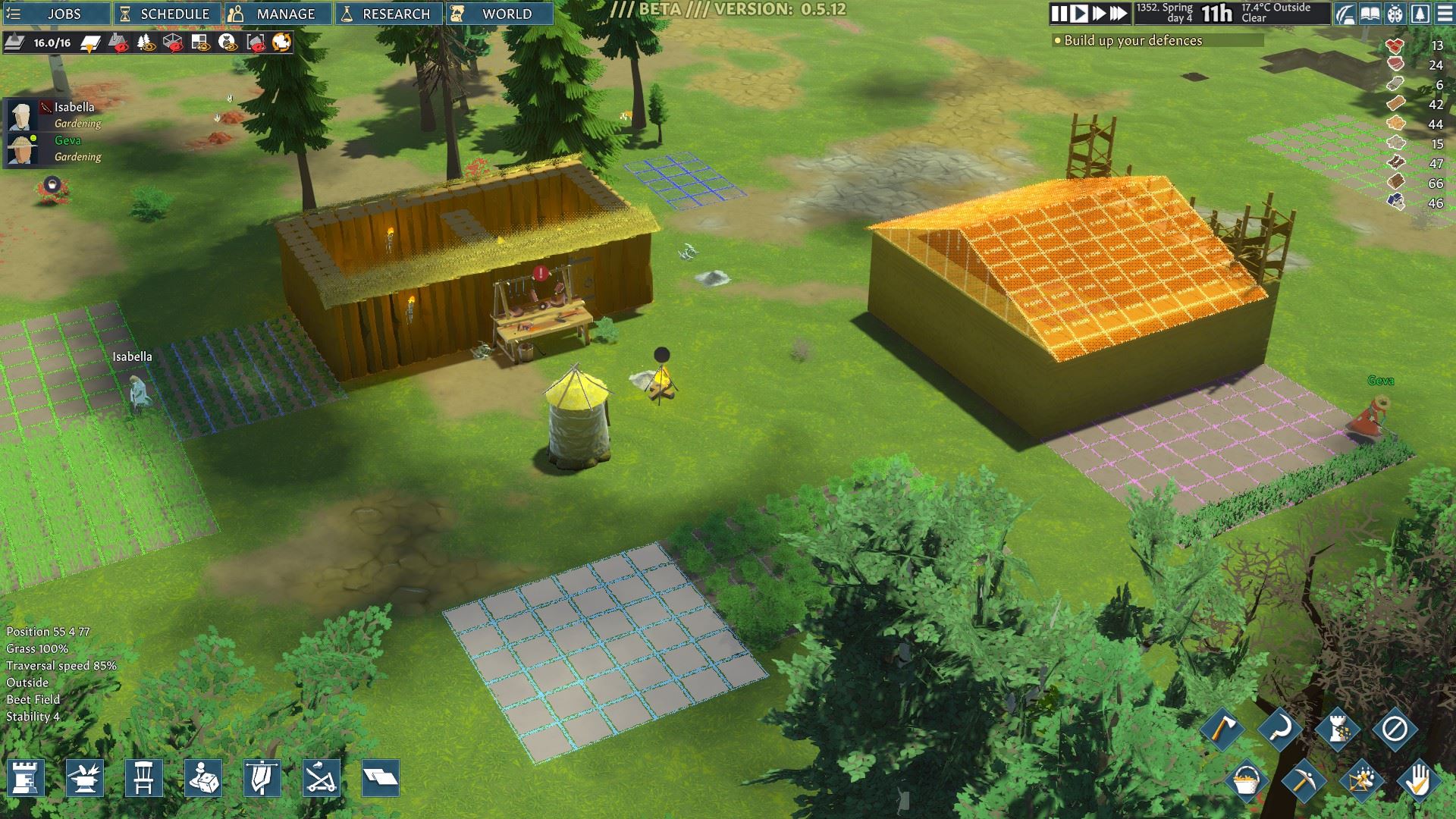This screenshot has height=819, width=1456.
Task: Open the castle tower build menu
Action: (x=26, y=778)
